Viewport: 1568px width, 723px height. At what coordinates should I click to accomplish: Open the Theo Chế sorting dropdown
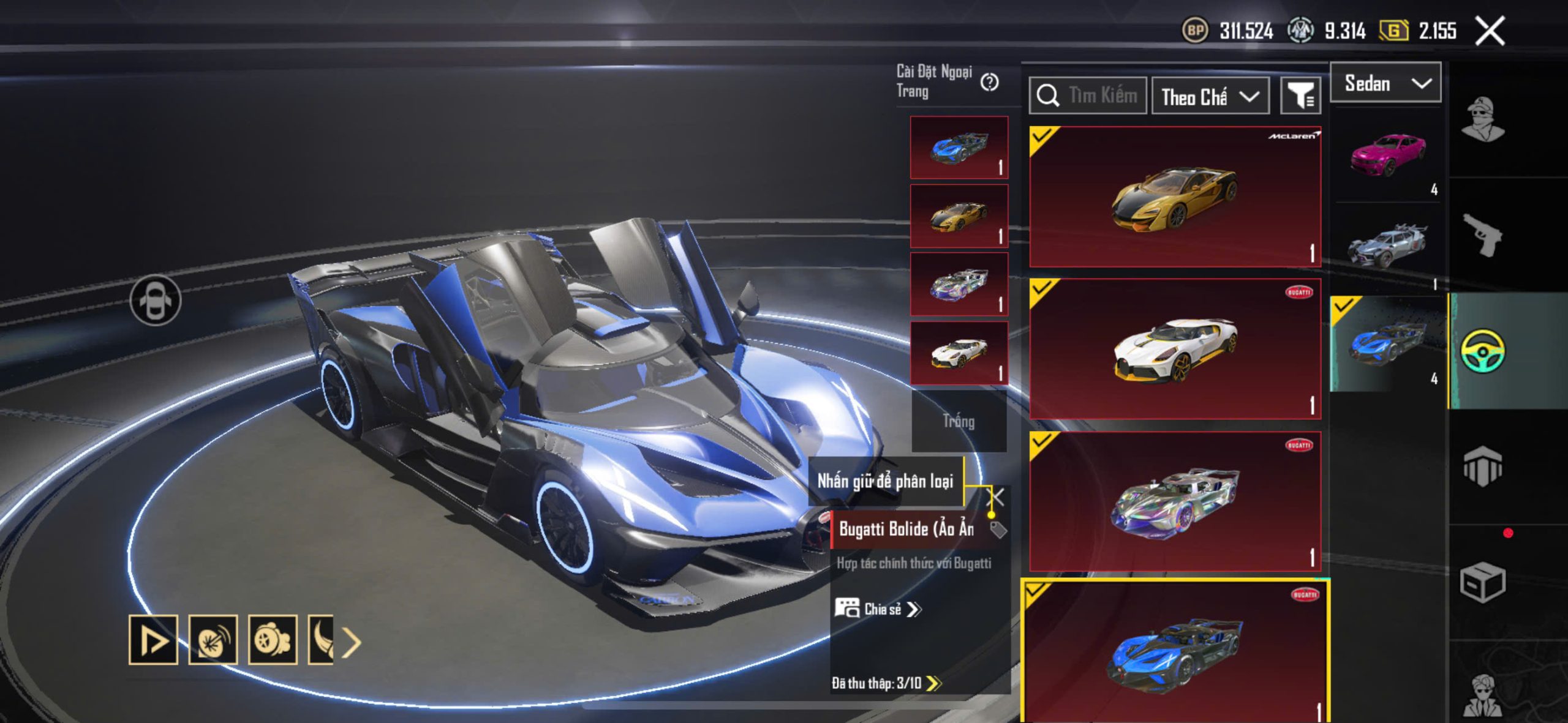click(1210, 97)
